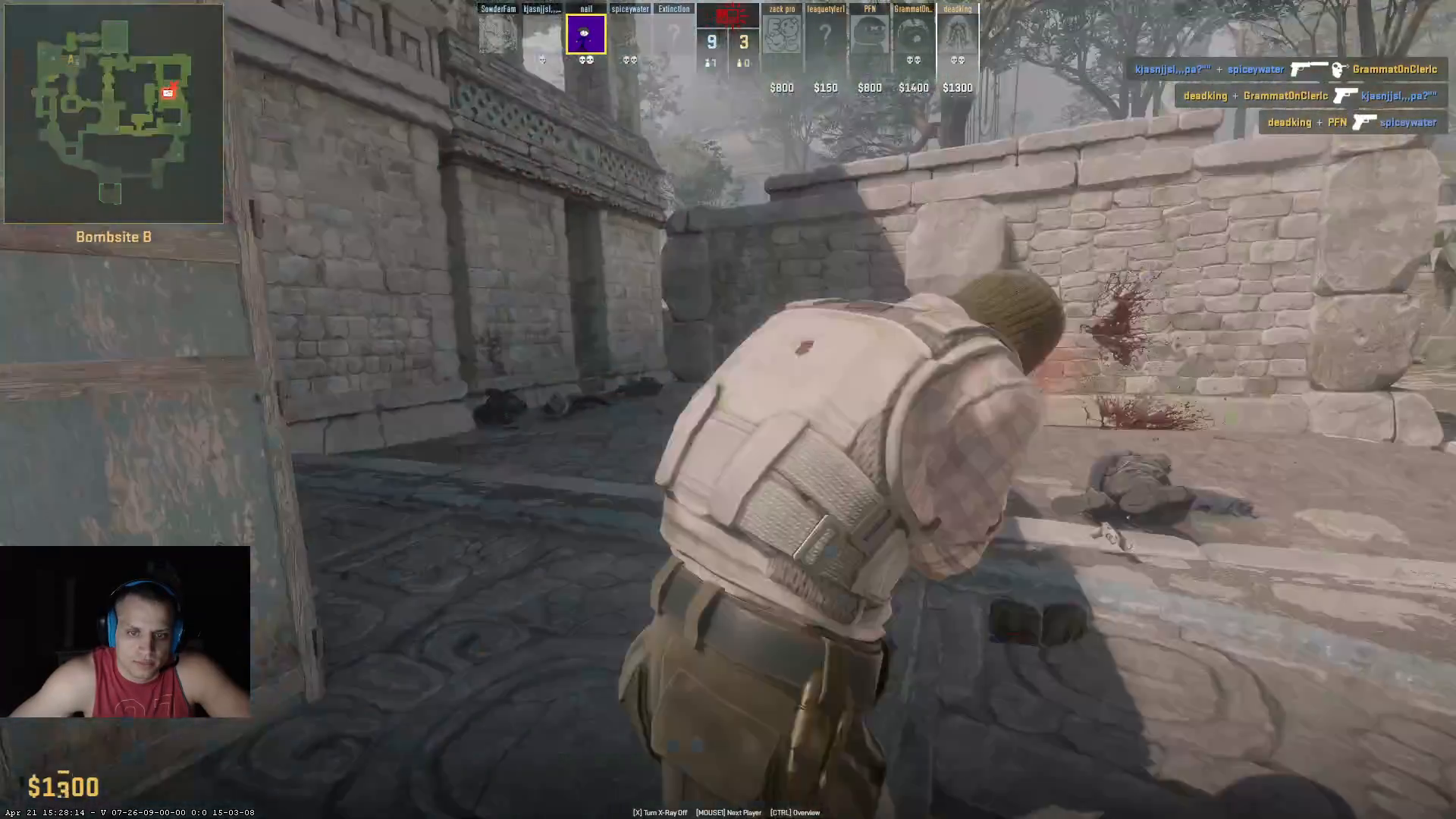Open the Overview using CTRL hint

(794, 812)
